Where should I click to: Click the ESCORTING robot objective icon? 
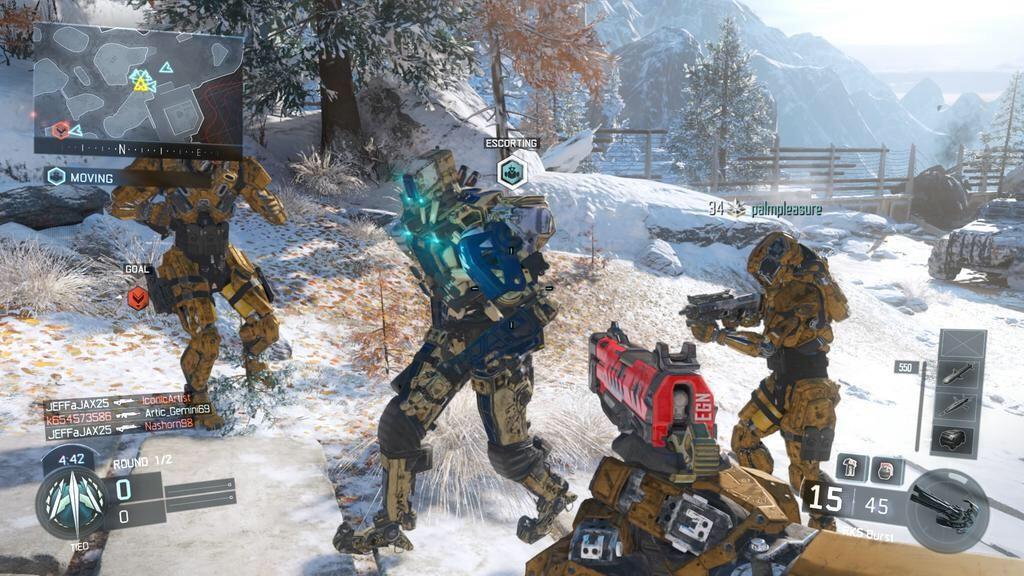click(511, 172)
